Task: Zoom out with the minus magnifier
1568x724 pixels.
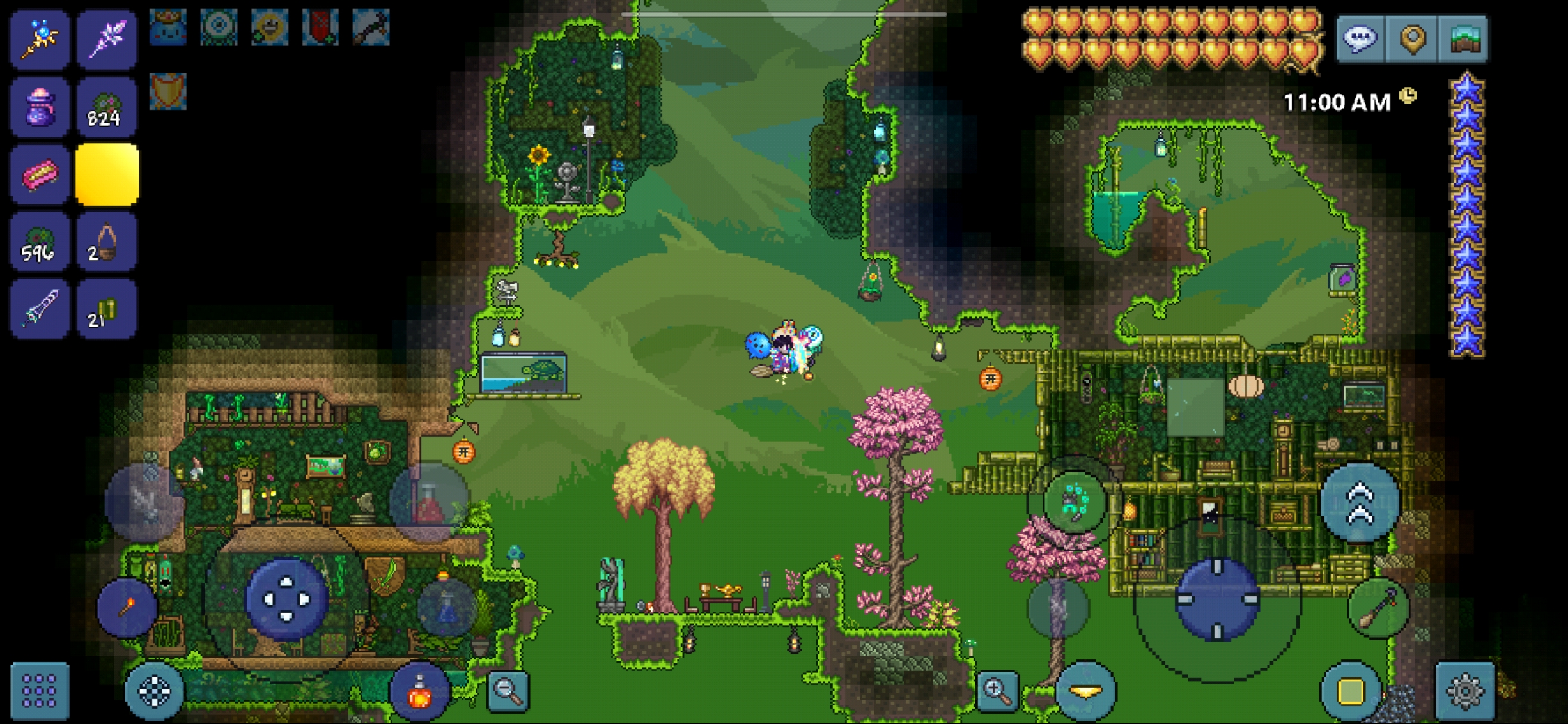Action: click(x=508, y=690)
